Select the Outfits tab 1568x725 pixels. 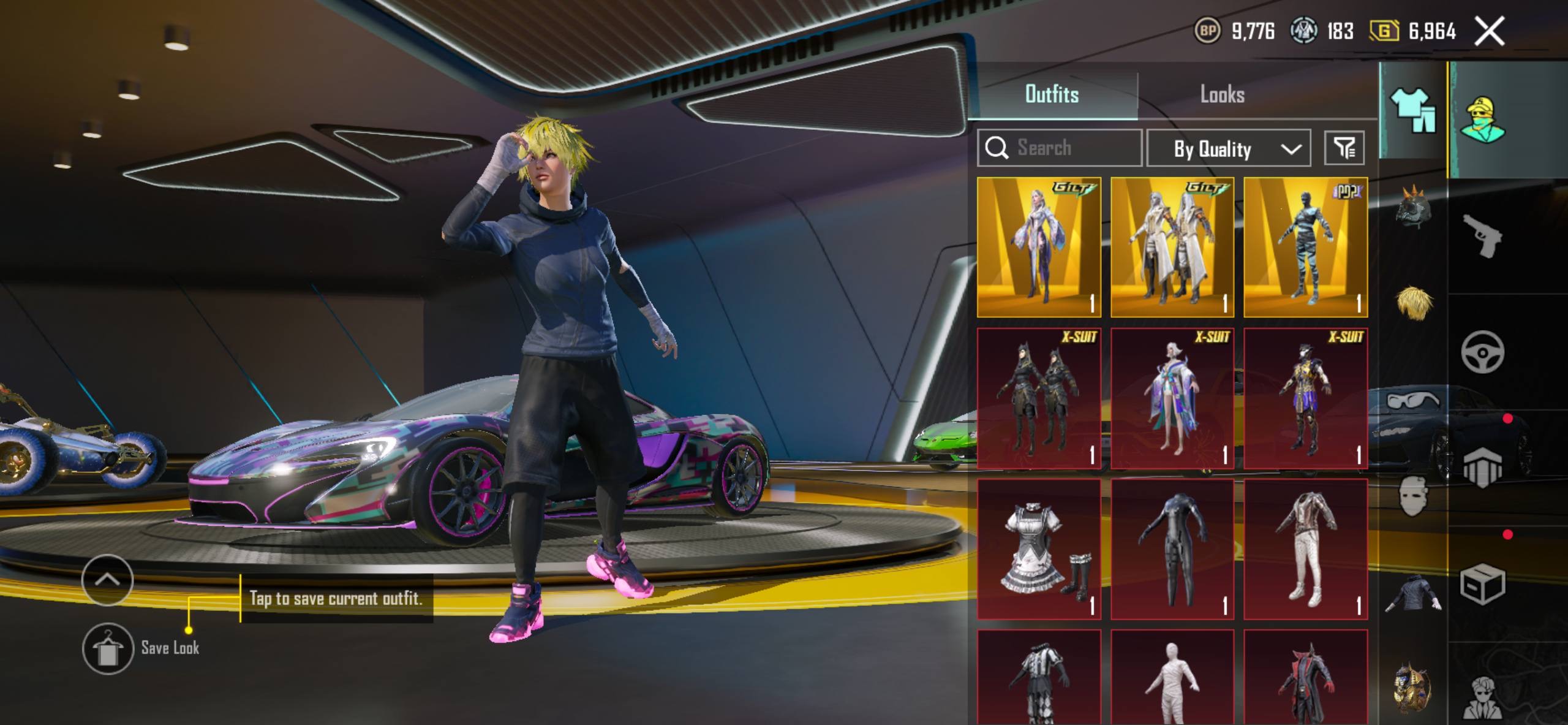(1052, 95)
